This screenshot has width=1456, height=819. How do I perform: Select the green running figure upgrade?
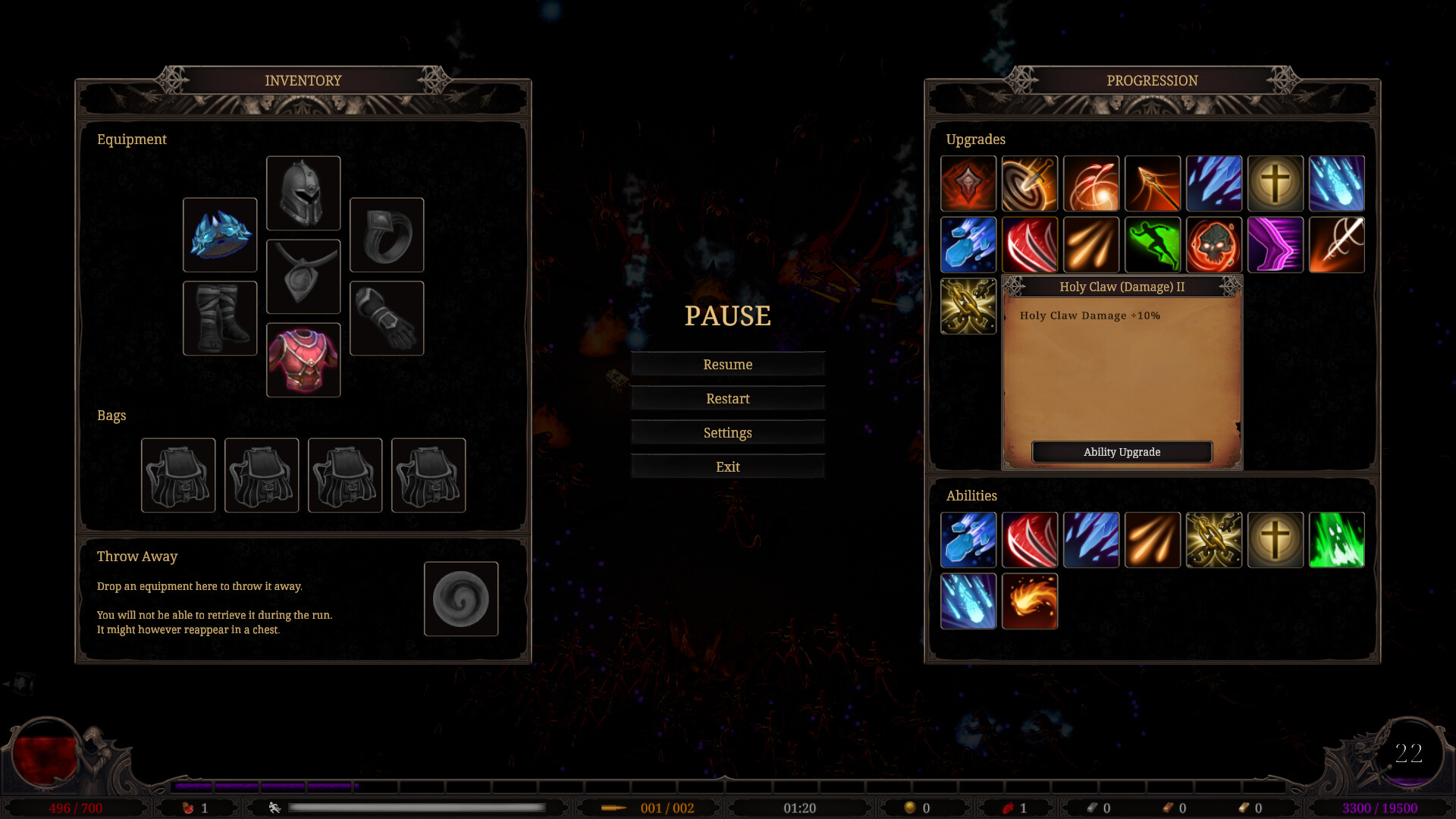coord(1153,245)
